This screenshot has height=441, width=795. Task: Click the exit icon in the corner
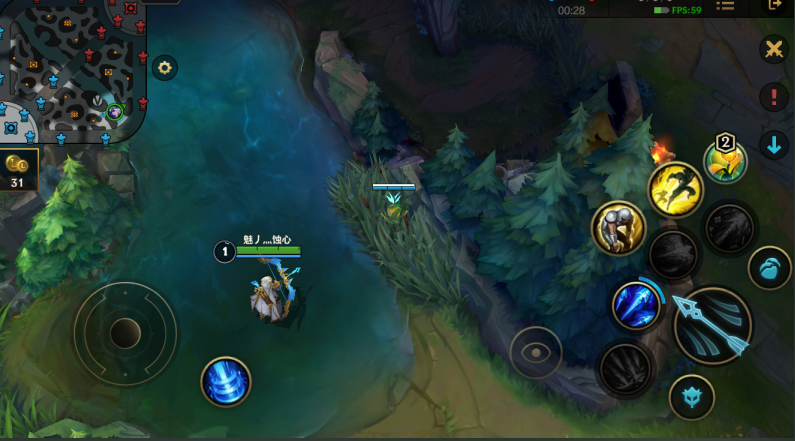(x=776, y=6)
